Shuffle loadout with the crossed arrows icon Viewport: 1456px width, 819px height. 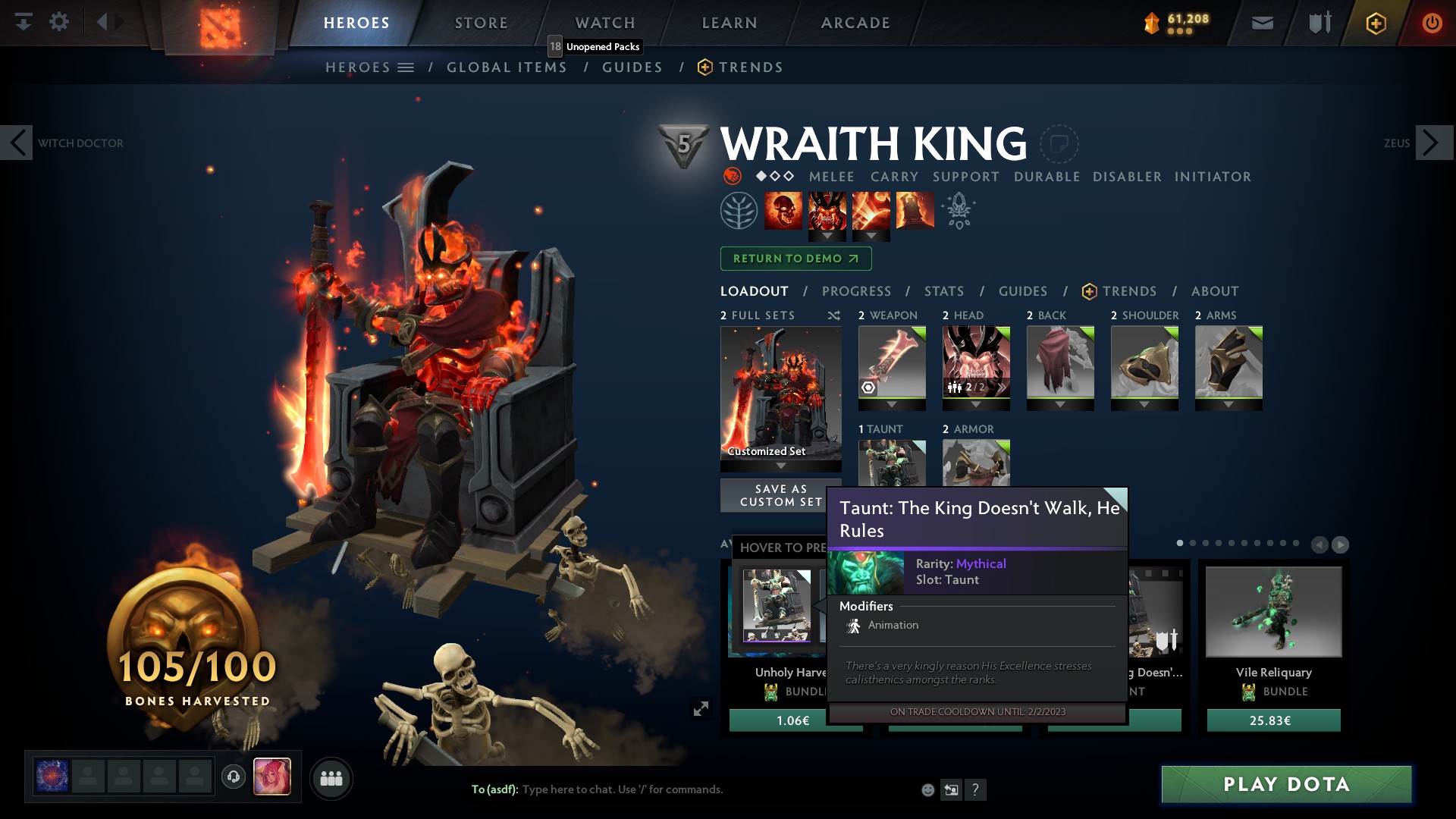click(x=834, y=315)
